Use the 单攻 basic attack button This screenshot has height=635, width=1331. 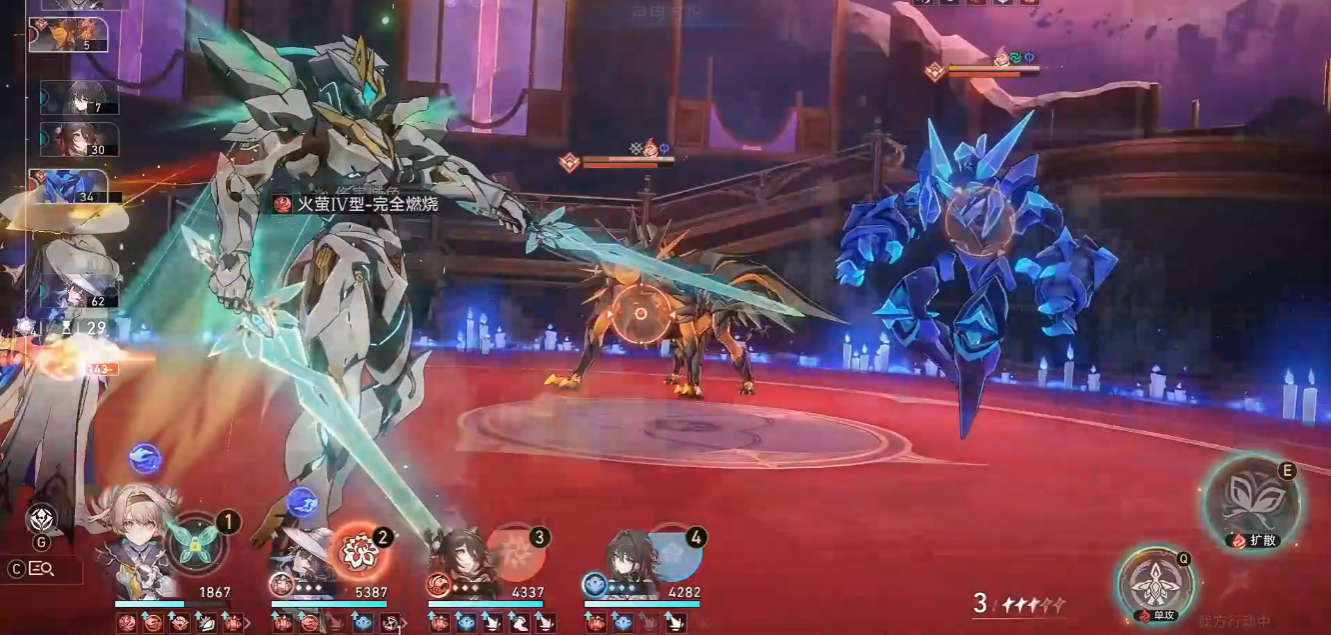click(1156, 585)
